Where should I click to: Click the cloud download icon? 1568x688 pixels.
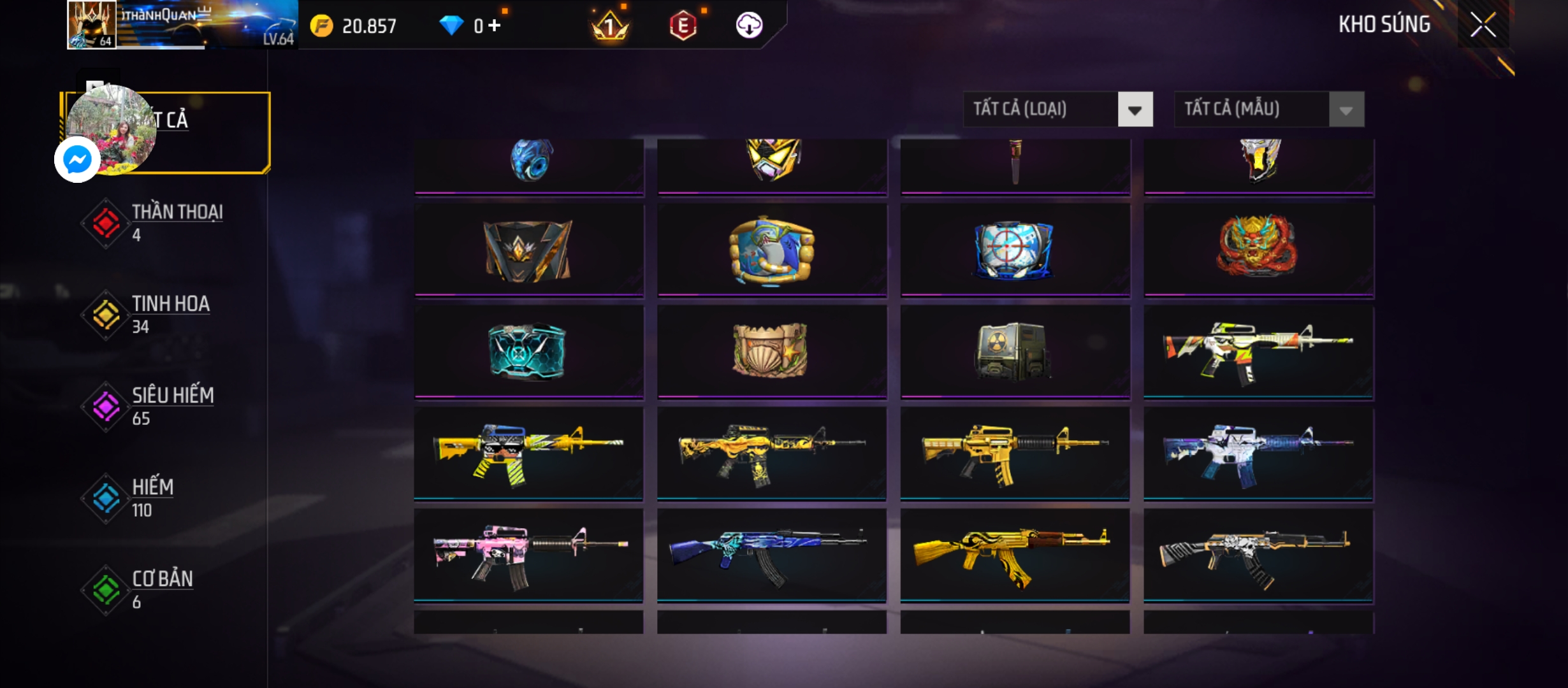tap(749, 25)
